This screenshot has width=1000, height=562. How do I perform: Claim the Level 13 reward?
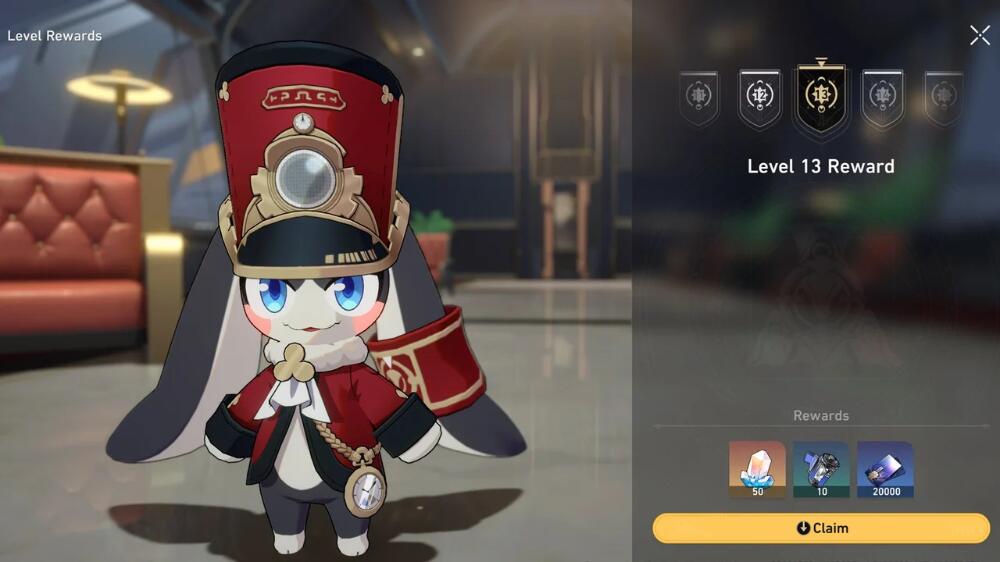820,528
